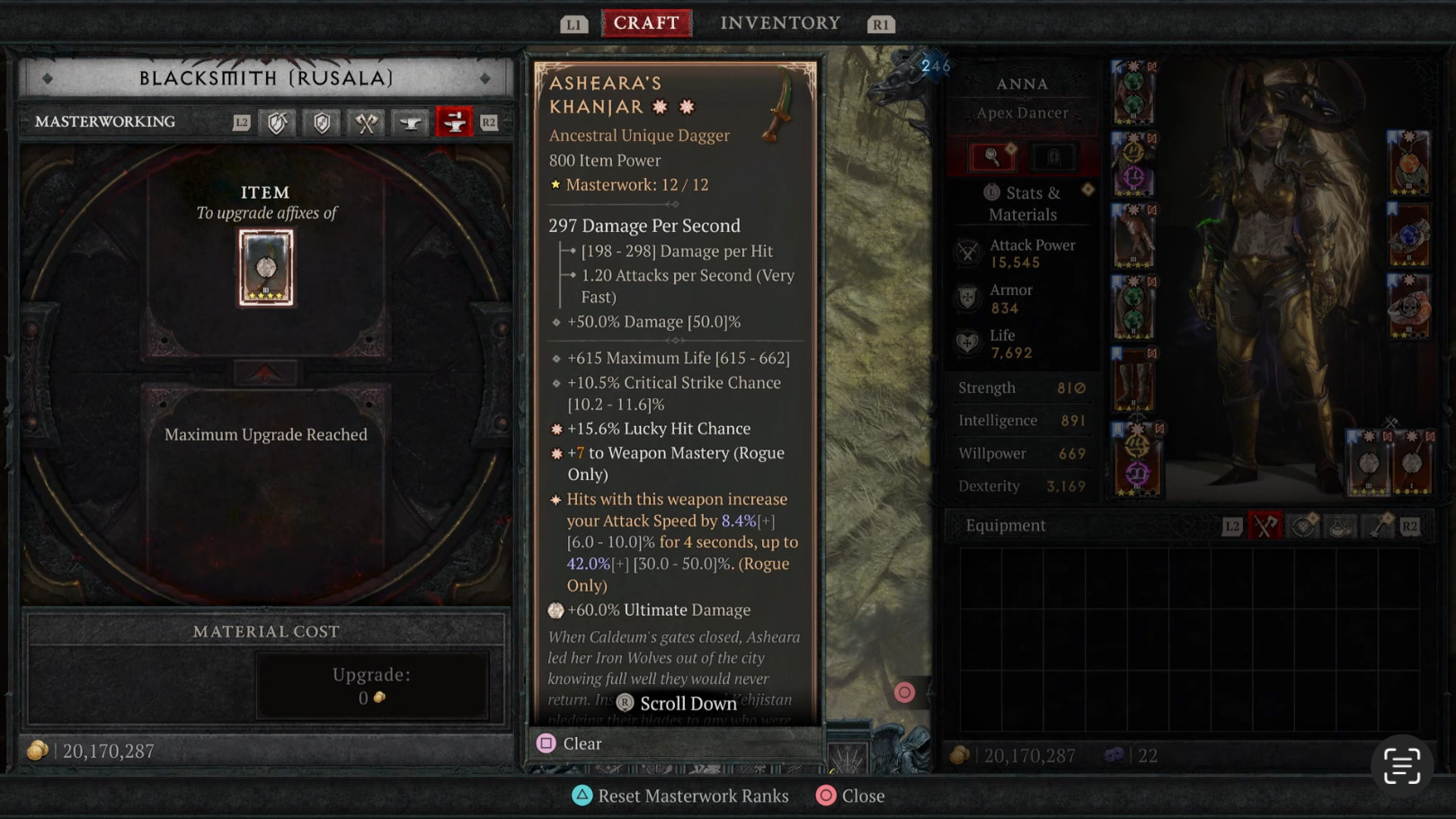Screen dimensions: 1456x819
Task: Toggle the wardrobe icon next to the magnifier
Action: click(1052, 156)
